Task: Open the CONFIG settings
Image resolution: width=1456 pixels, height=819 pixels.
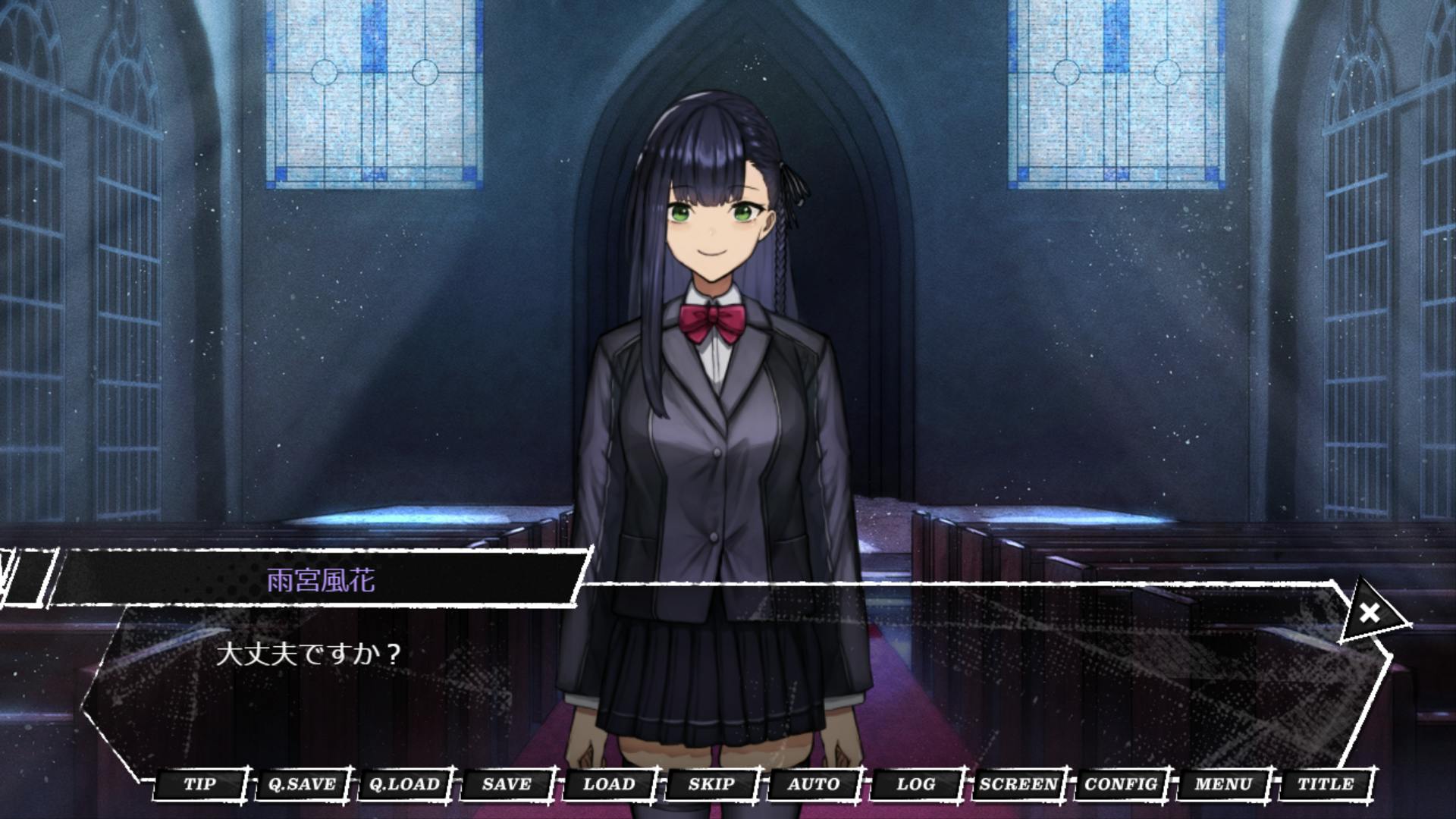Action: point(1121,784)
